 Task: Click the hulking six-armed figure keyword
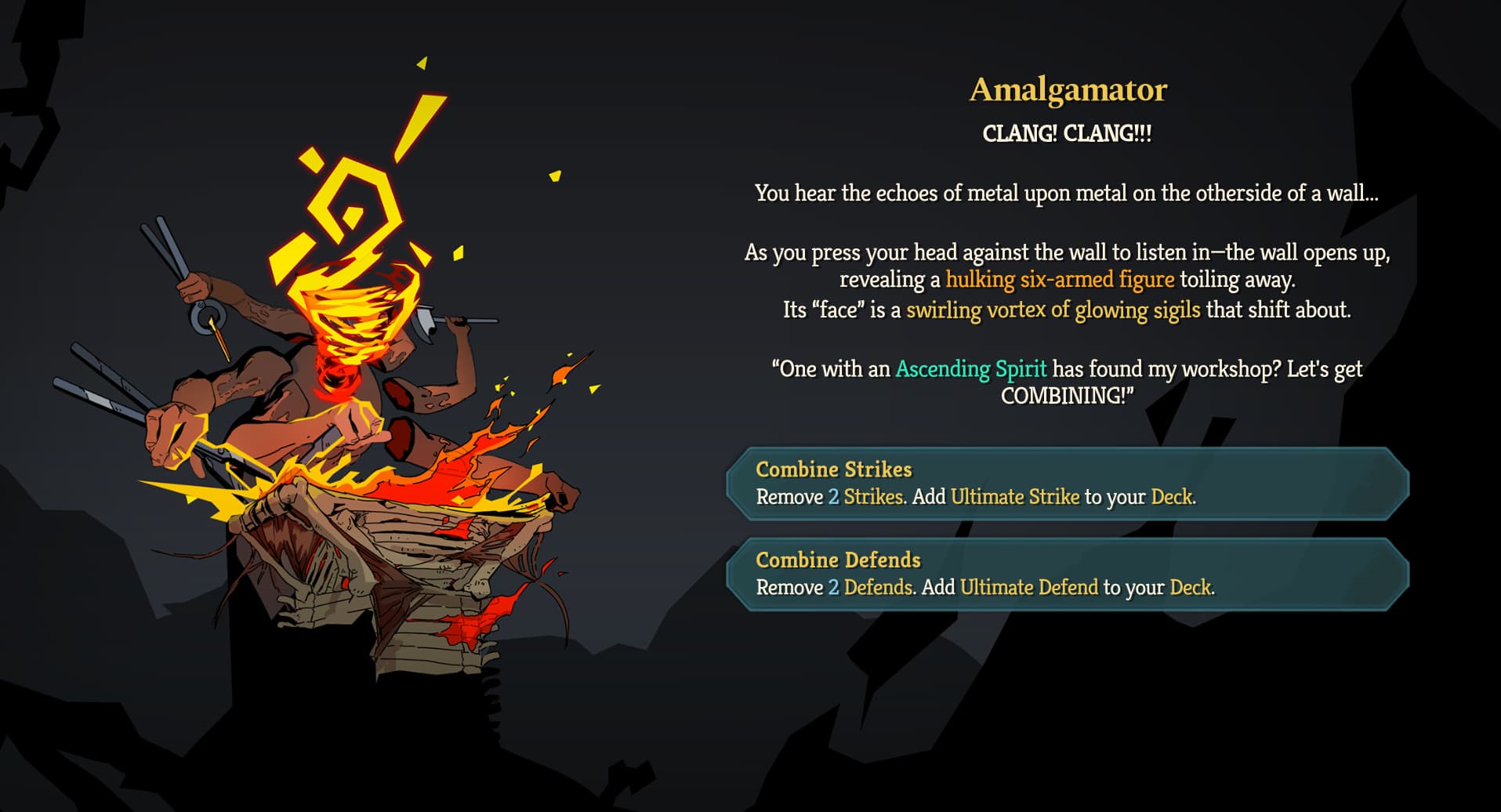[1060, 279]
